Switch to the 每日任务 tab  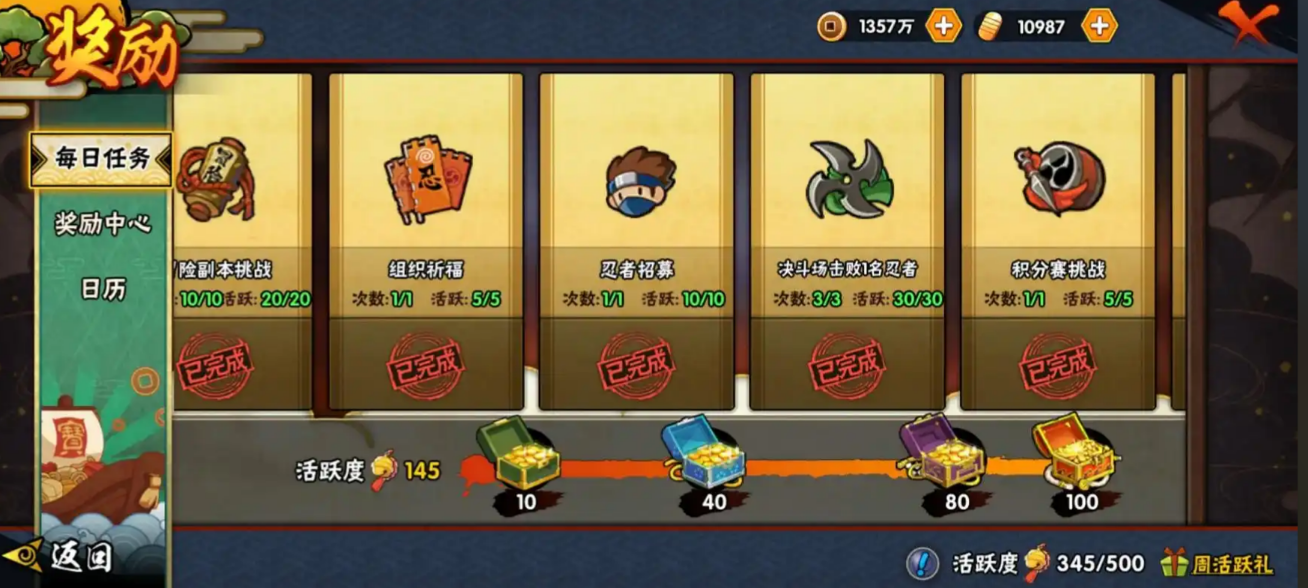click(x=102, y=159)
